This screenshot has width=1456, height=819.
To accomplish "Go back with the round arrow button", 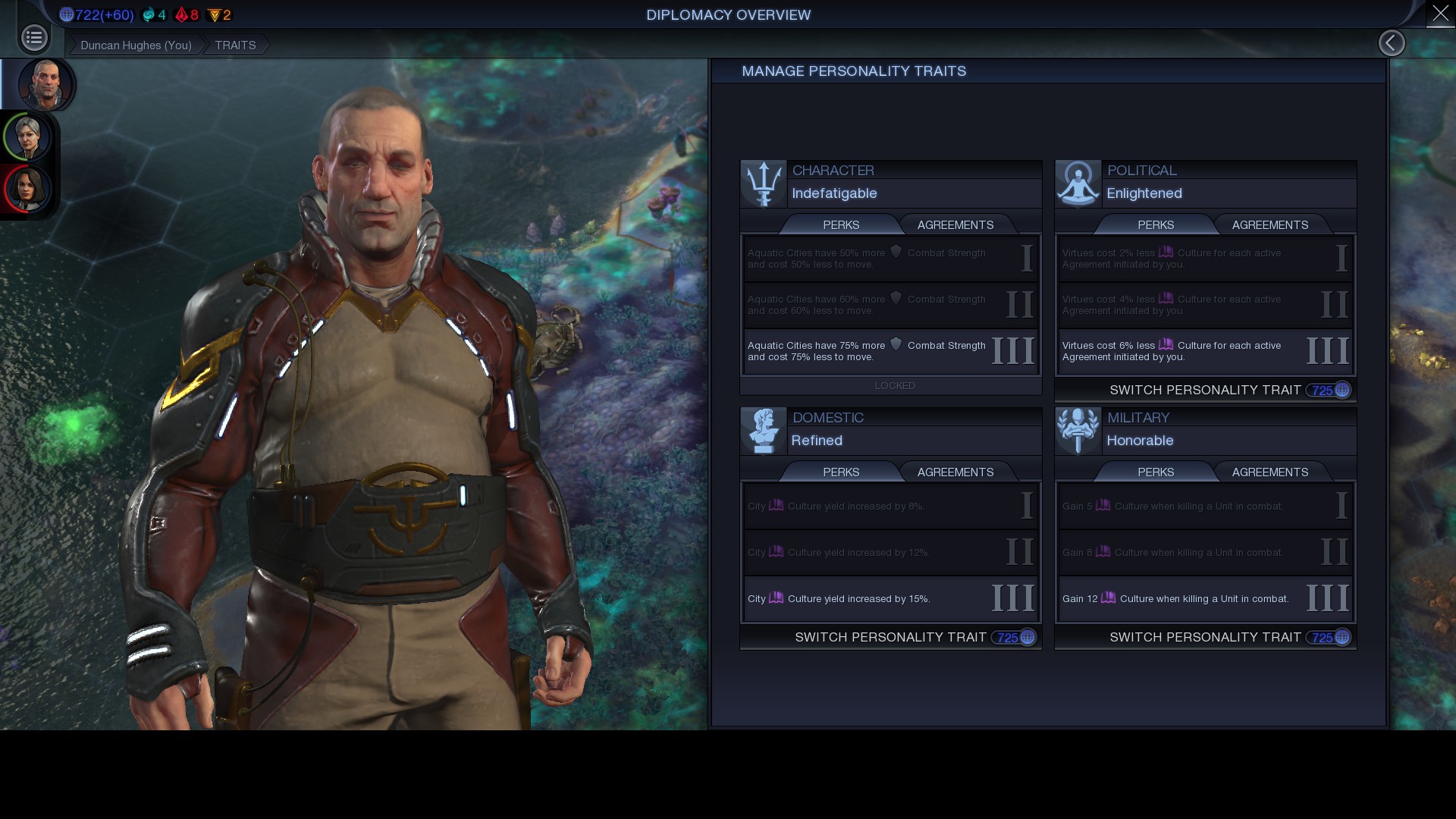I will (x=1392, y=43).
